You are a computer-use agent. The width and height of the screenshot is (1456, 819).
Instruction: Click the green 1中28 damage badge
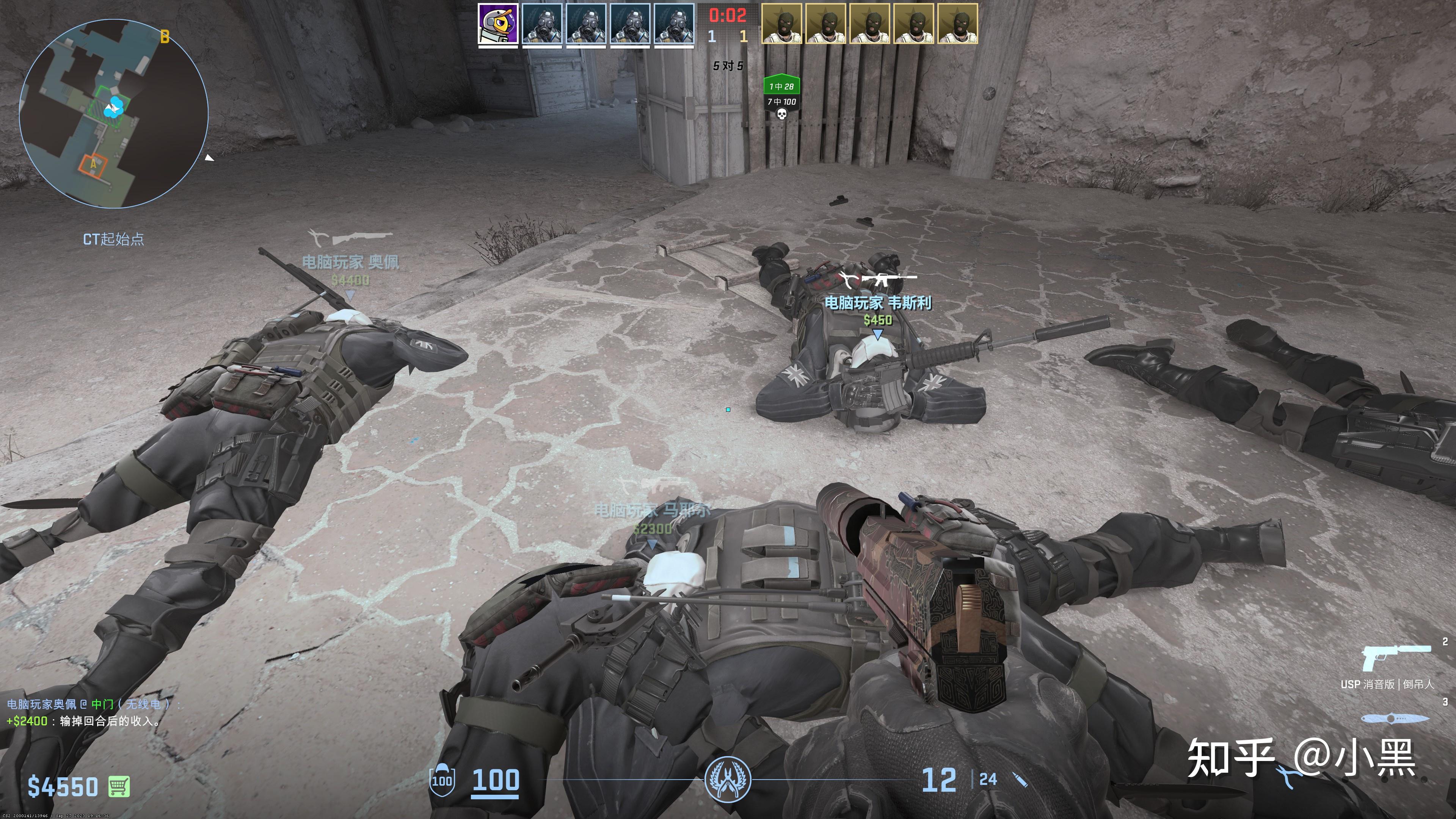click(782, 86)
